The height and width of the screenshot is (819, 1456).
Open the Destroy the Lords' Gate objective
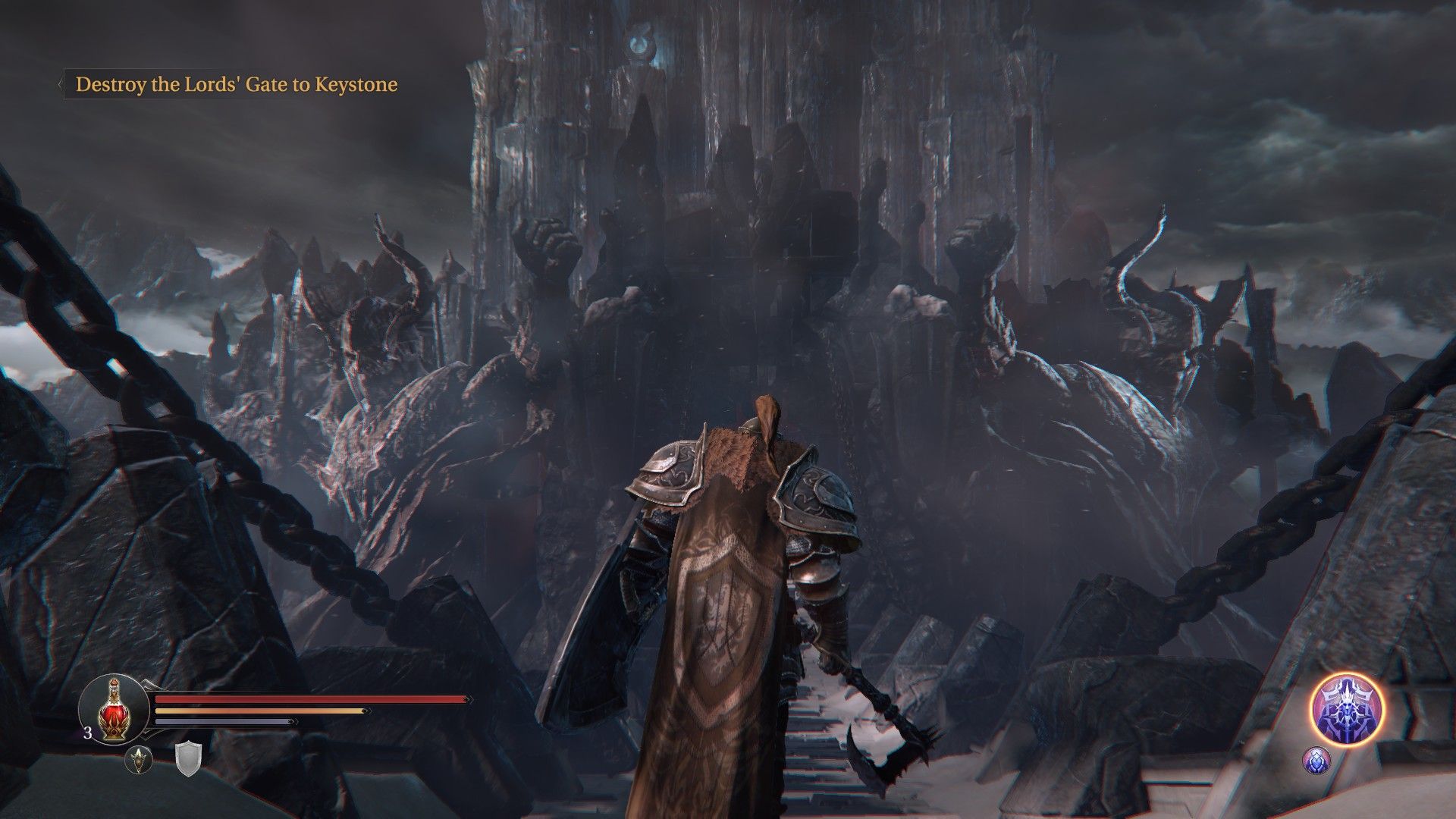point(236,84)
